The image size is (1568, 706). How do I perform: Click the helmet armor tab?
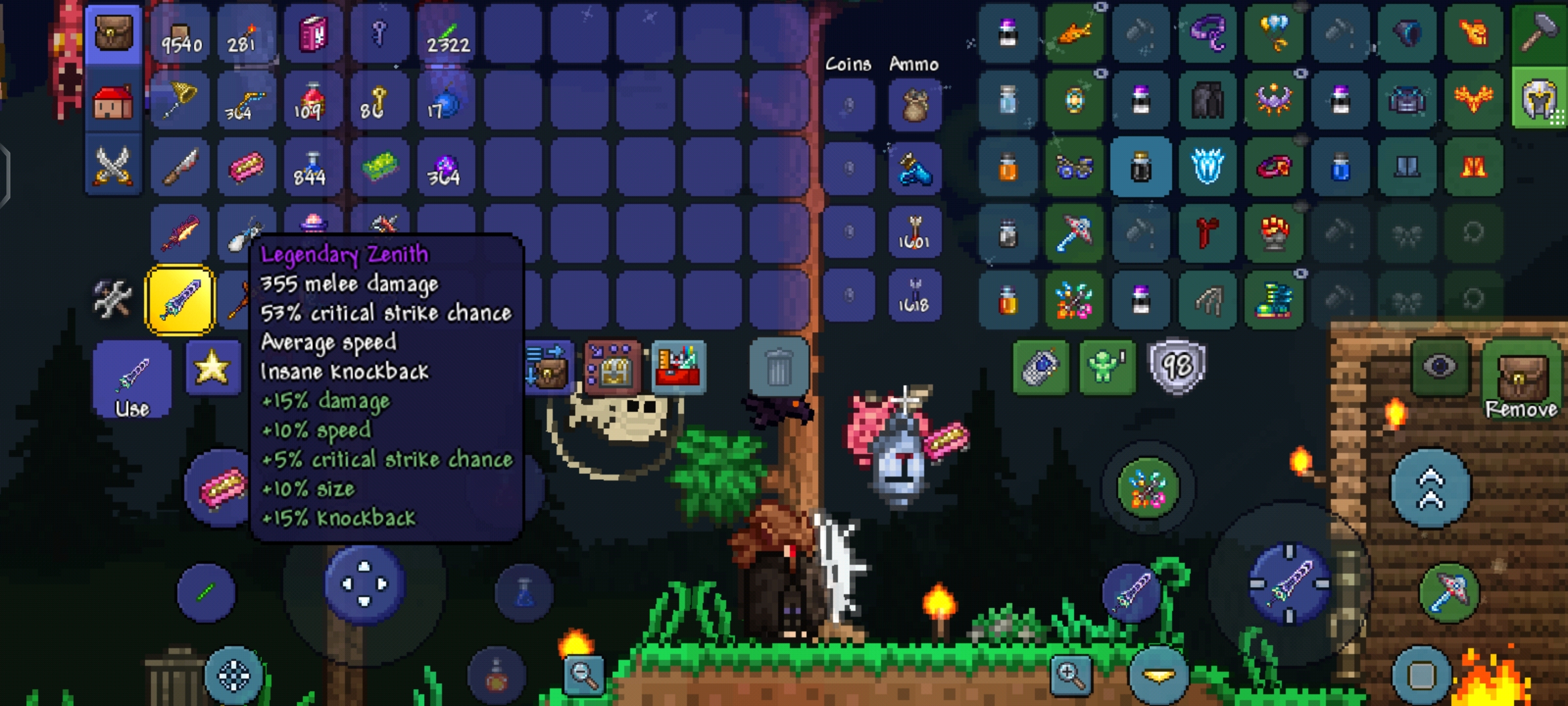[1539, 99]
